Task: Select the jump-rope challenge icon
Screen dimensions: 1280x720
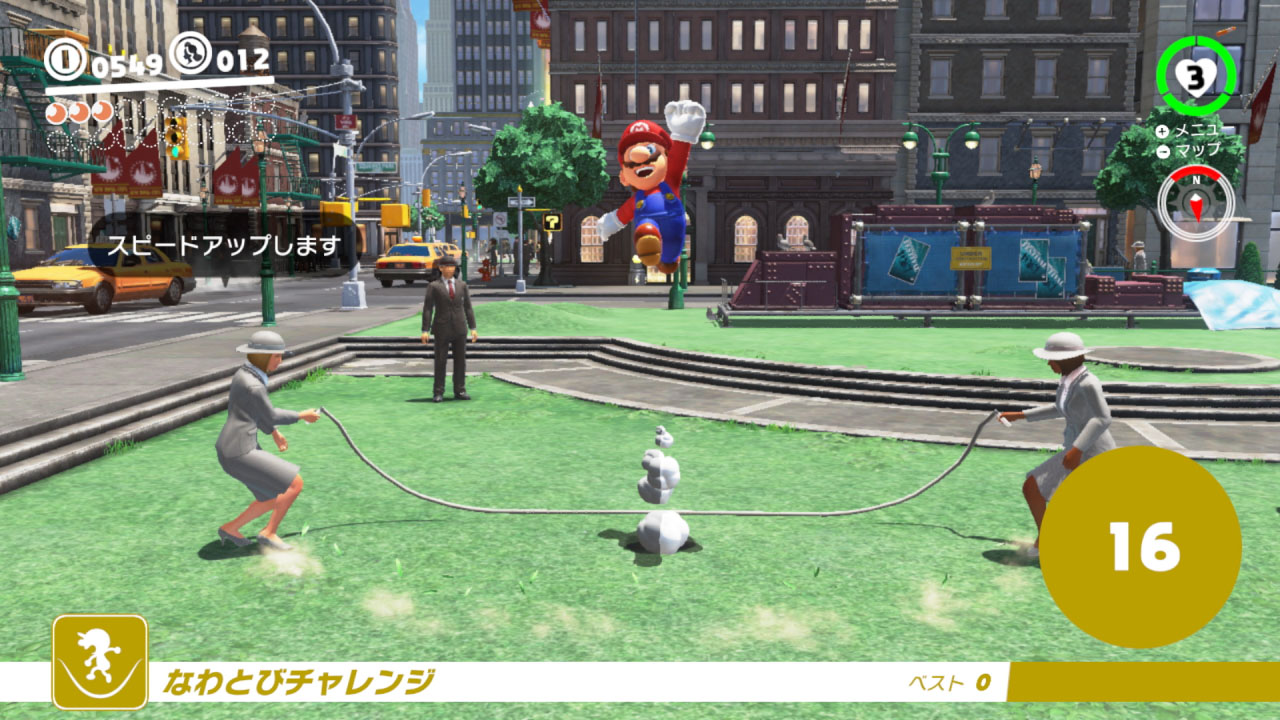Action: (x=100, y=661)
